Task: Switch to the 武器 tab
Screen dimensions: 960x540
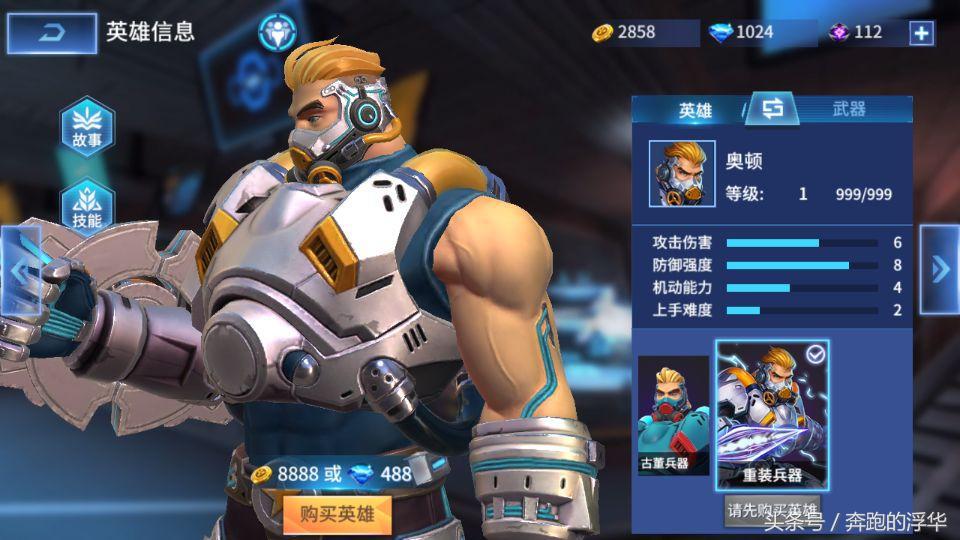Action: (x=848, y=110)
